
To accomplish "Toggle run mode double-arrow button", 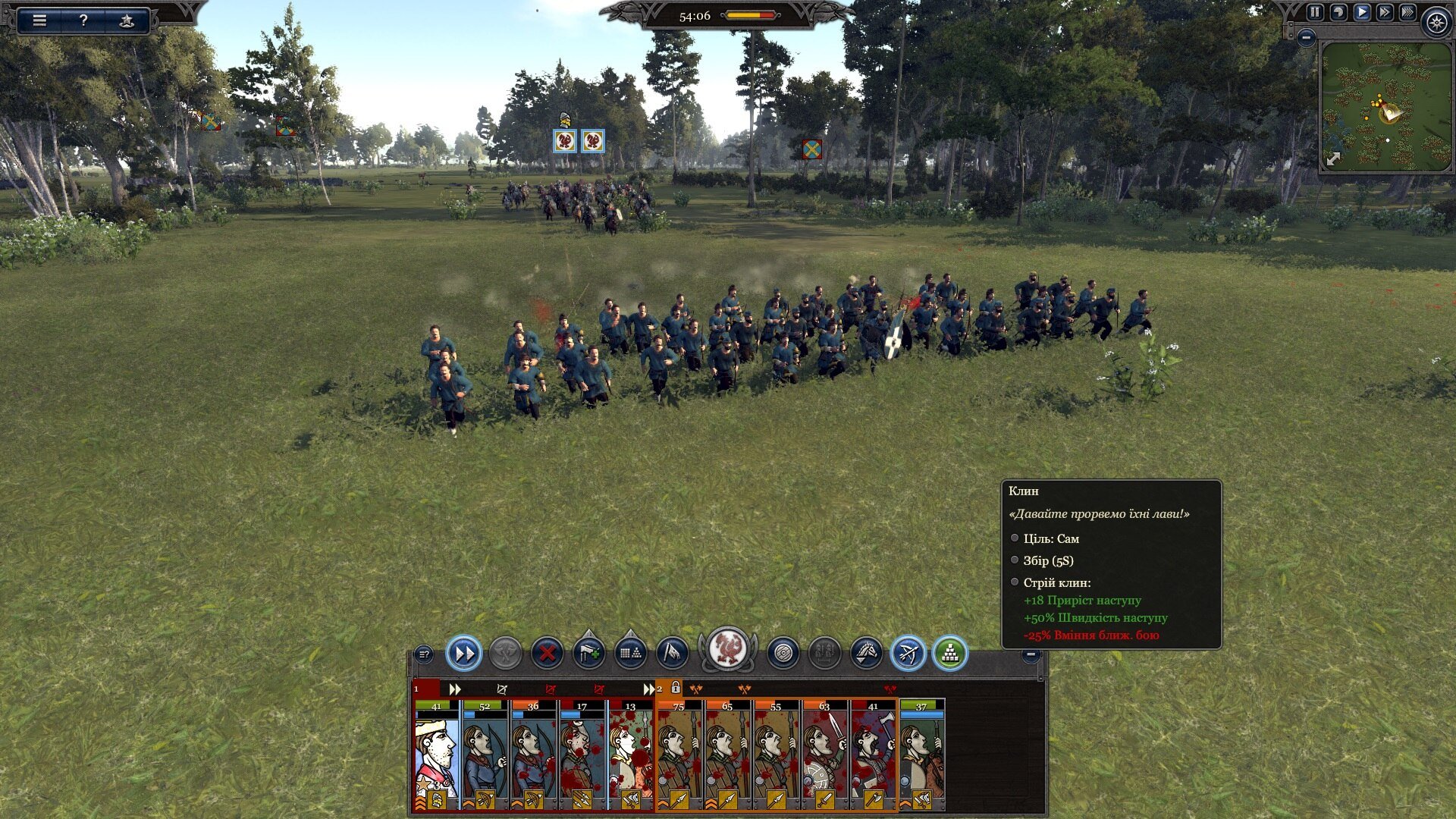I will [x=464, y=653].
